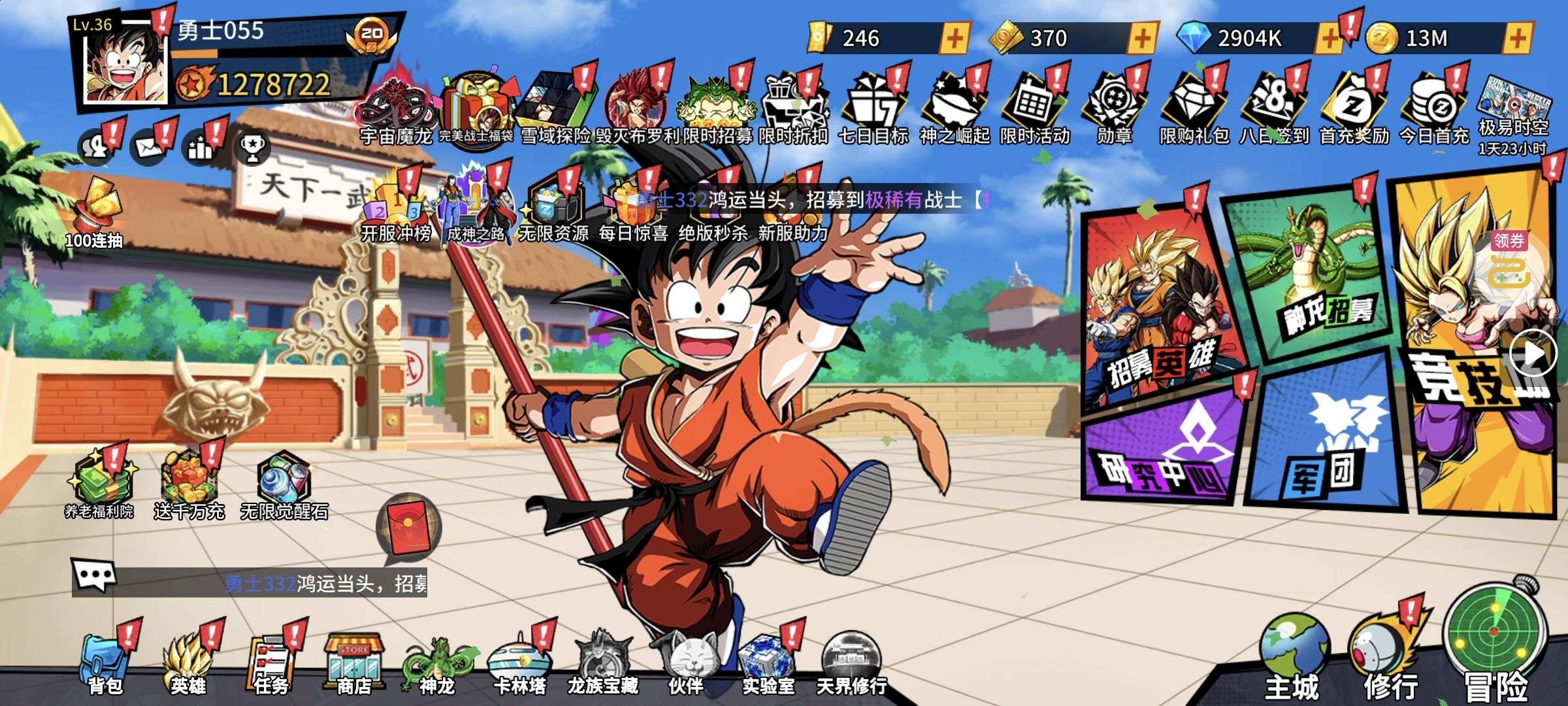Open the red envelope bubble
Viewport: 1568px width, 706px height.
tap(408, 526)
